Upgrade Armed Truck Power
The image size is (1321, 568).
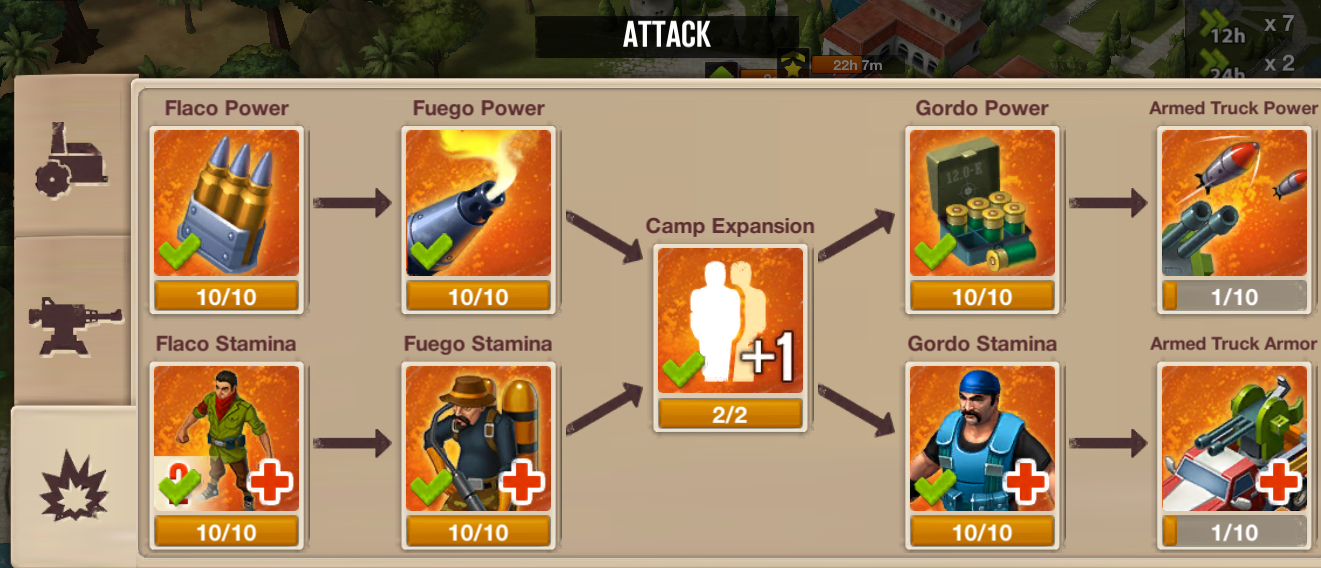point(1234,203)
